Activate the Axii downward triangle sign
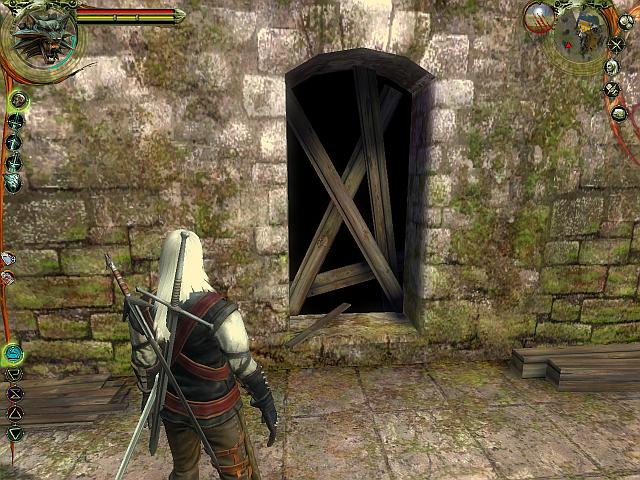This screenshot has width=640, height=480. click(x=15, y=433)
